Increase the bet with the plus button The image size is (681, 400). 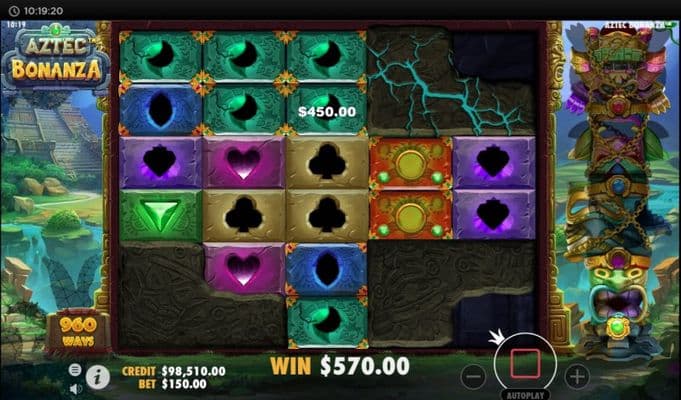click(x=577, y=377)
